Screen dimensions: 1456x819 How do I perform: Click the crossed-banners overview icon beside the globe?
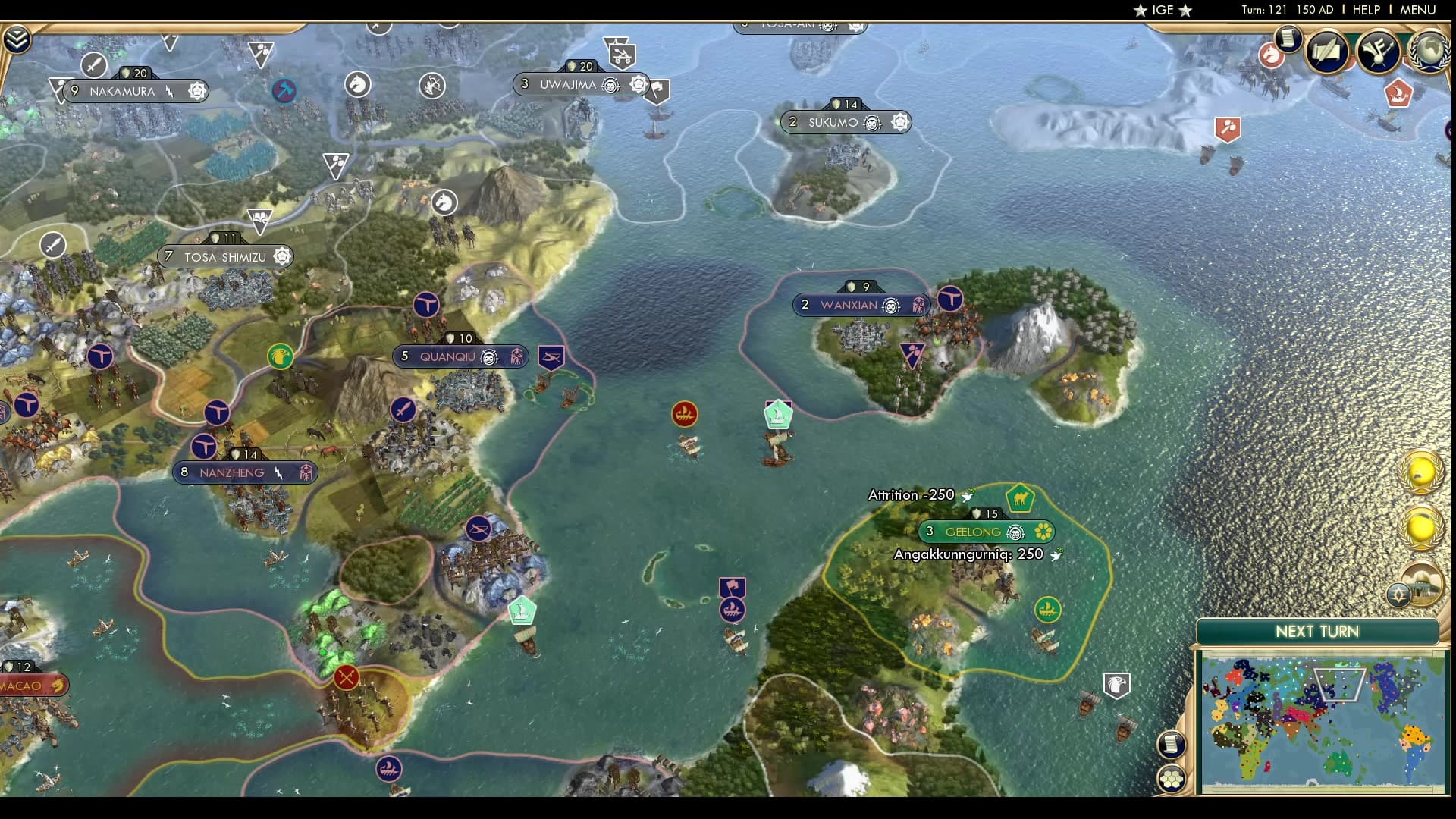point(1380,53)
